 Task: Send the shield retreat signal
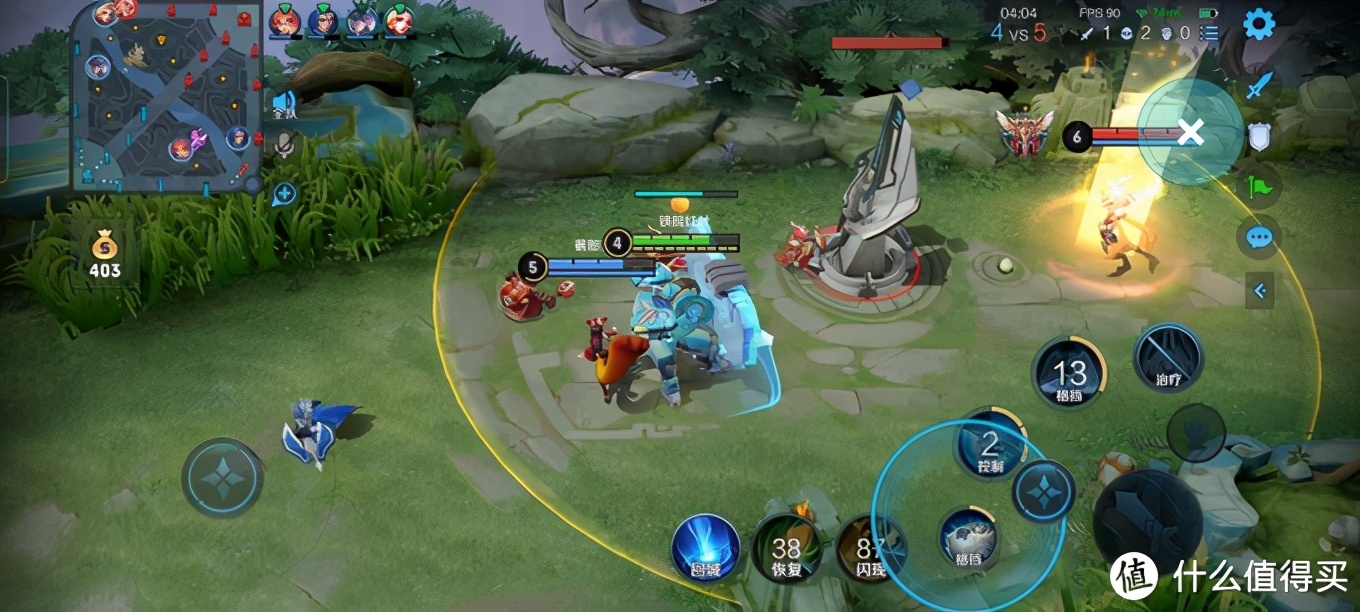tap(1259, 136)
